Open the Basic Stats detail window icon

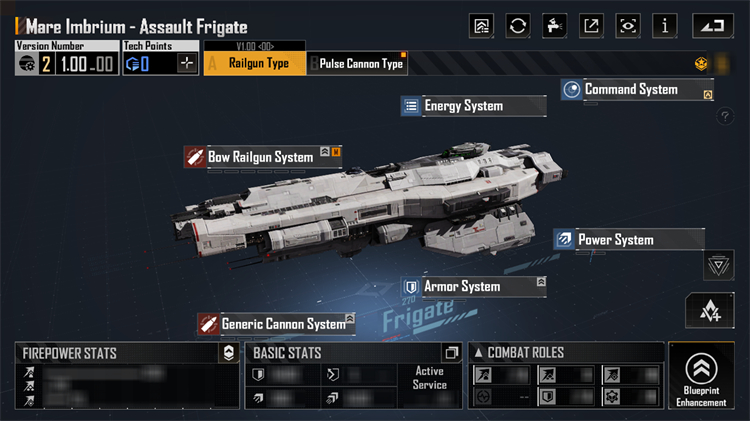point(451,353)
